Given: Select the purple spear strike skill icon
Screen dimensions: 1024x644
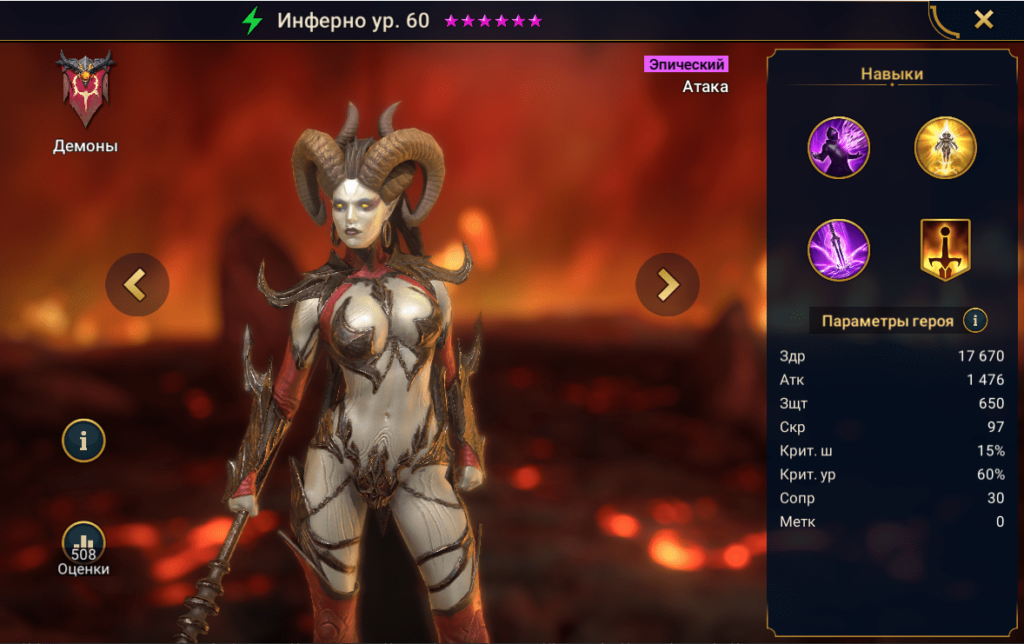Looking at the screenshot, I should coord(839,249).
